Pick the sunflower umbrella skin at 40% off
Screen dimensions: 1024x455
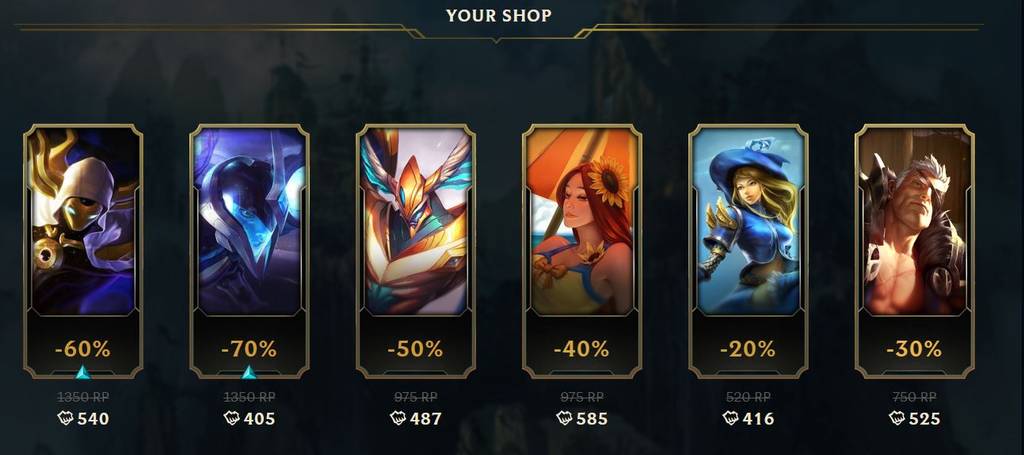click(581, 222)
